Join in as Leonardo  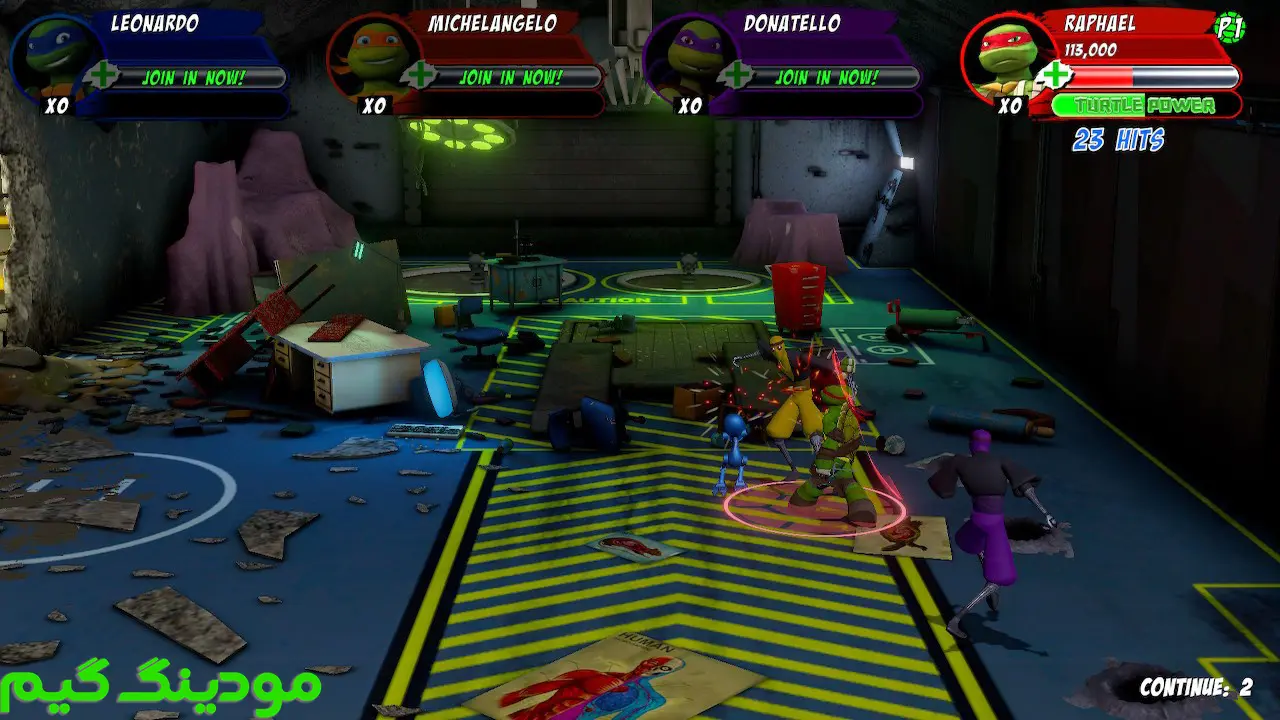pyautogui.click(x=193, y=77)
